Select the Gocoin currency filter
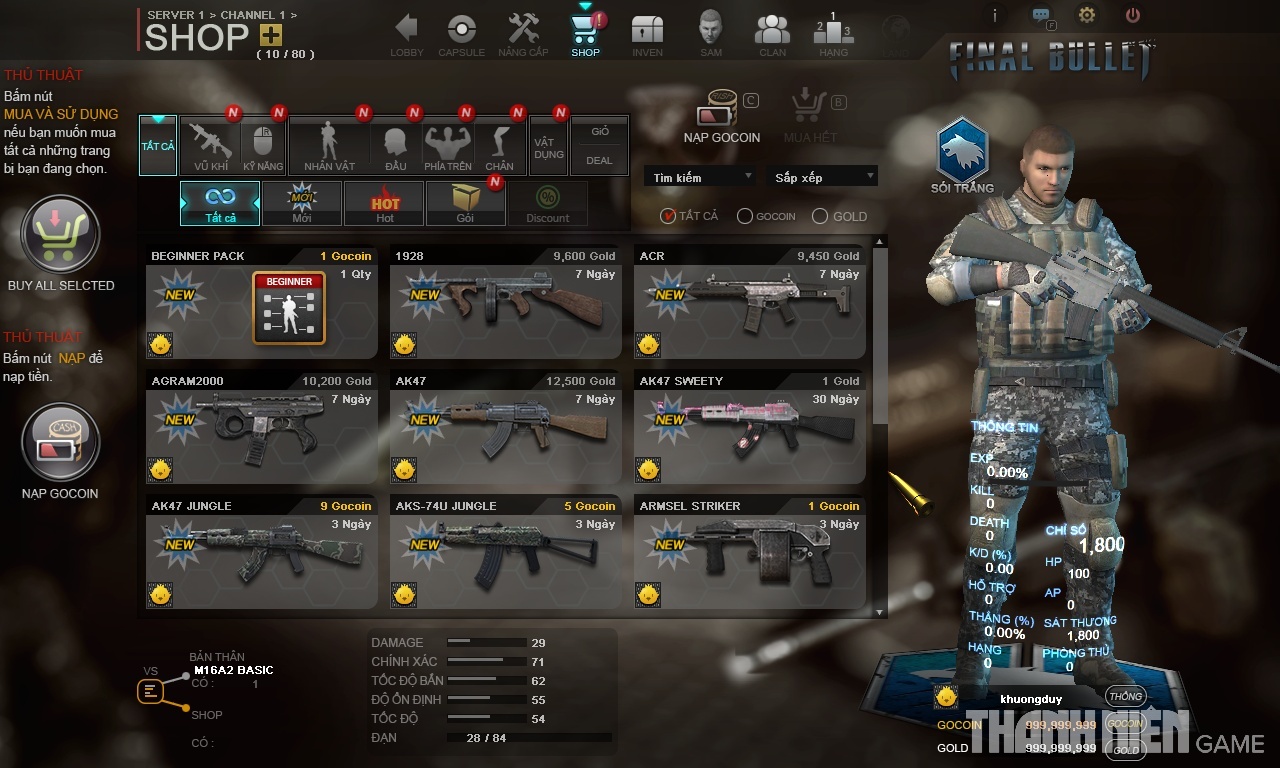 [x=744, y=215]
